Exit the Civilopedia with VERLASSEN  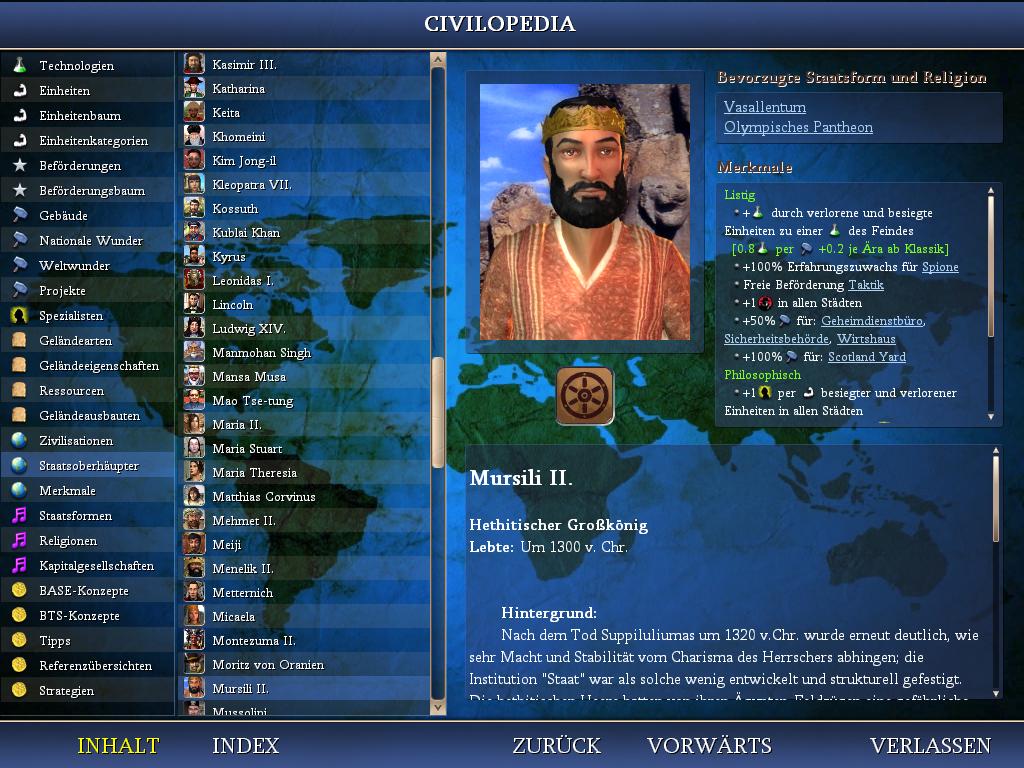tap(930, 746)
